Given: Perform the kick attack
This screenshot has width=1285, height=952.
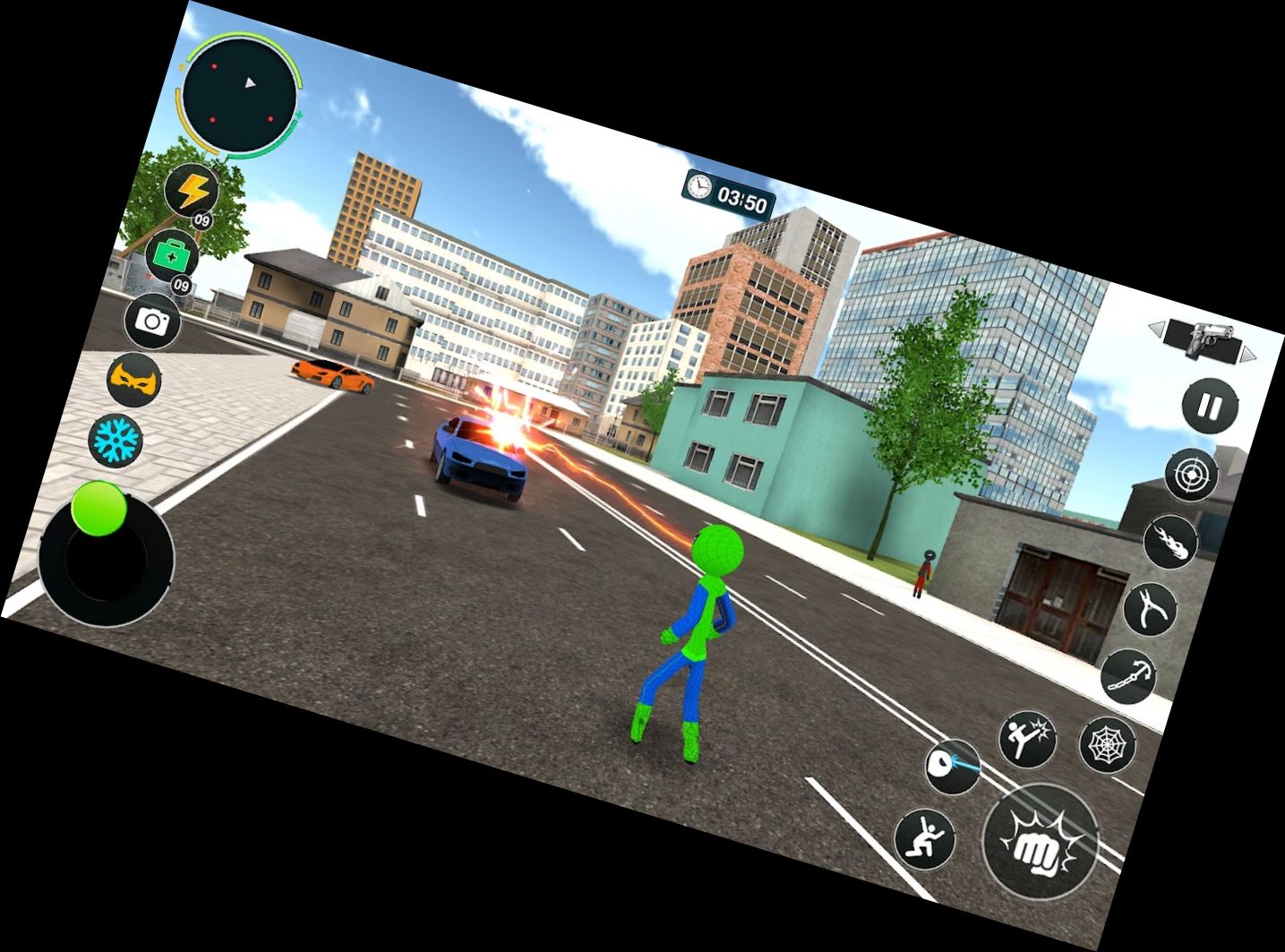Looking at the screenshot, I should [1027, 738].
